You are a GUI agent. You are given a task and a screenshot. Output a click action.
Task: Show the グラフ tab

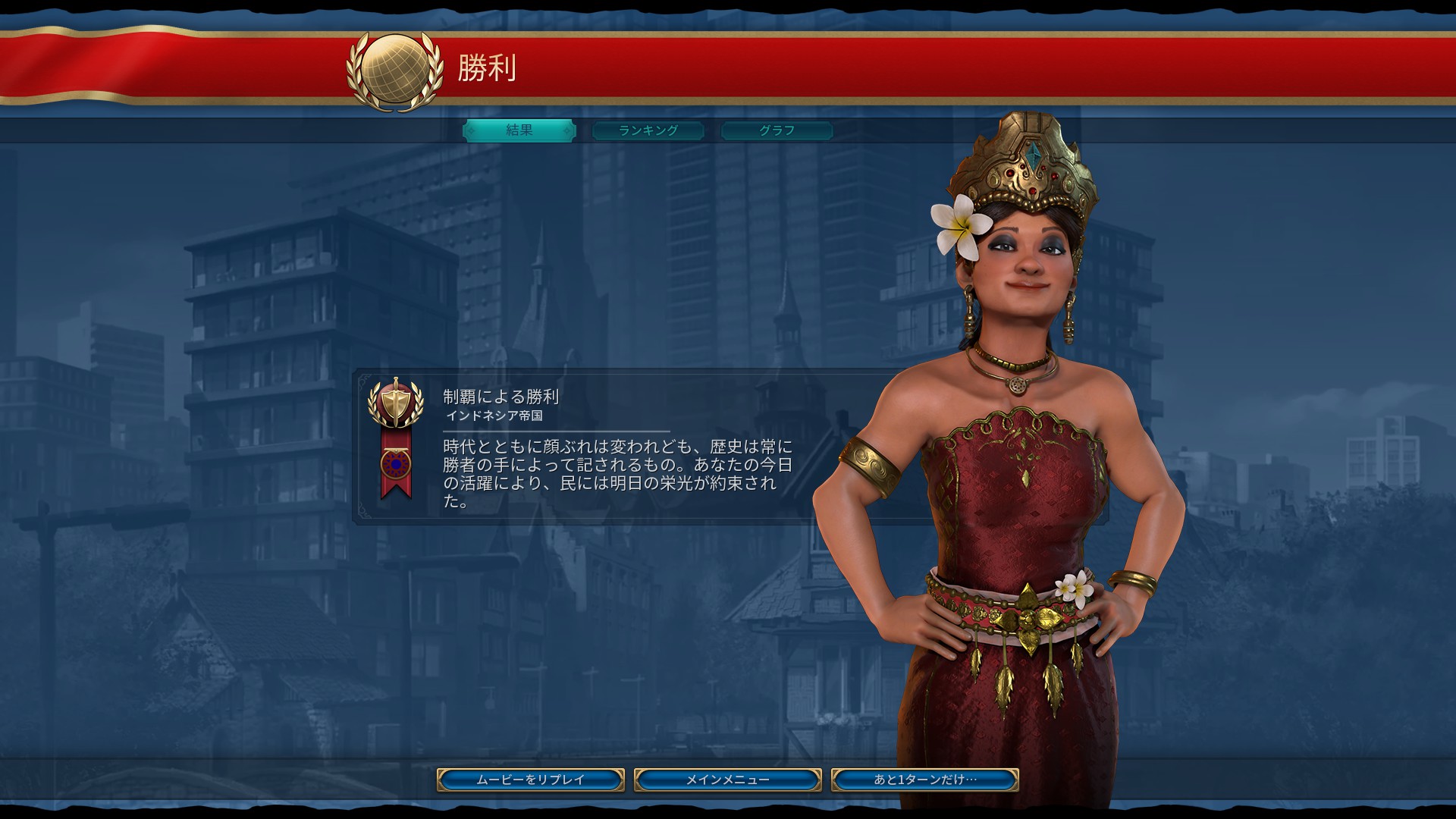(777, 130)
